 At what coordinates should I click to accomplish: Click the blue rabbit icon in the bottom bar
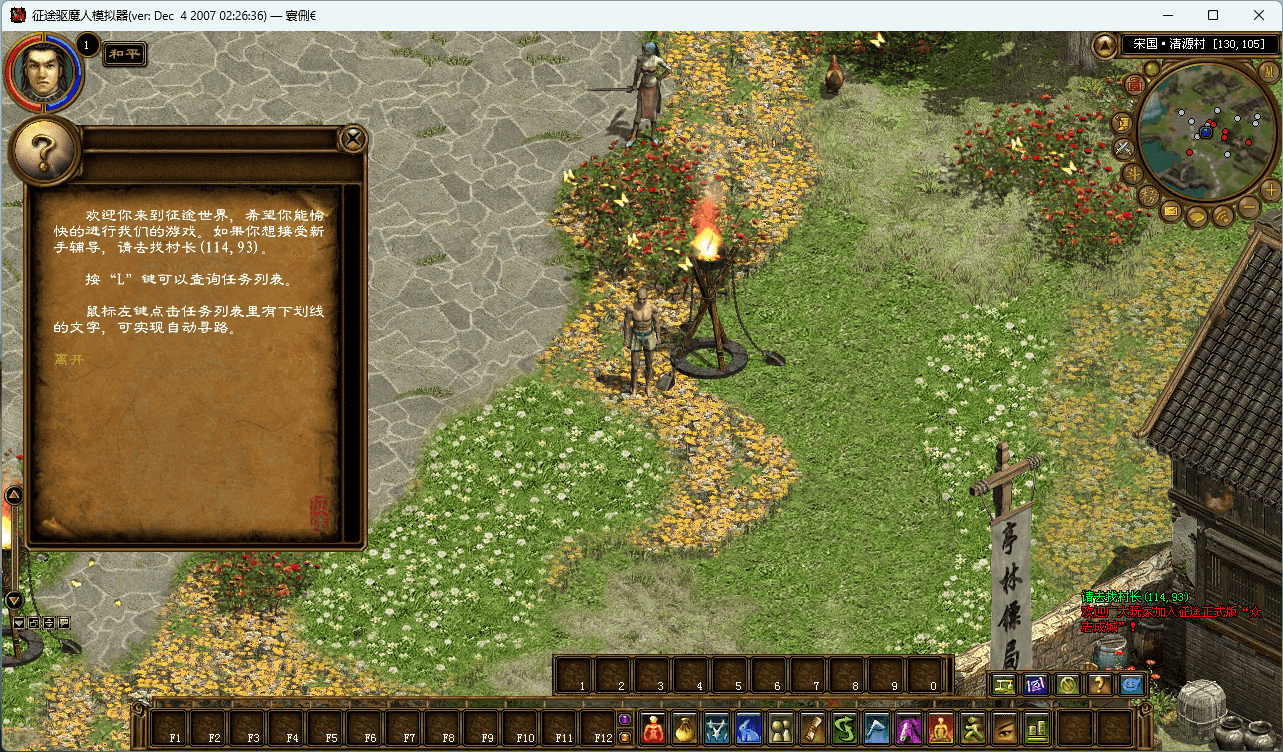[749, 729]
